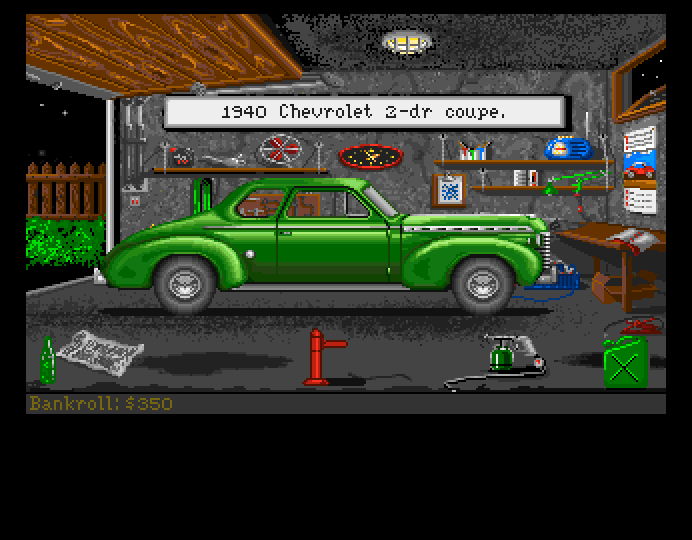
Task: Click the green engine tuner on the floor
Action: [x=502, y=354]
